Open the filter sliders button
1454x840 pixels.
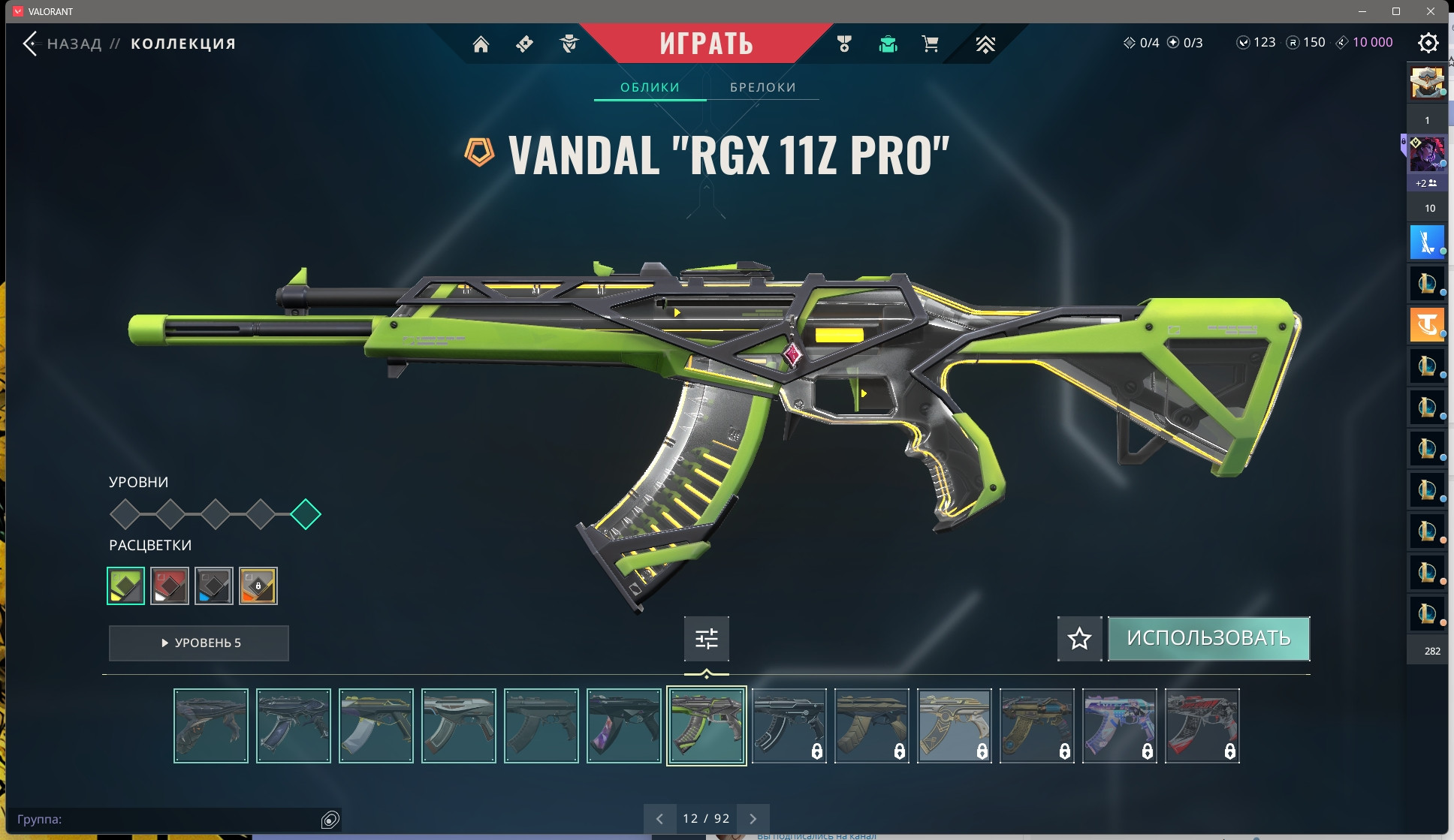(x=706, y=639)
